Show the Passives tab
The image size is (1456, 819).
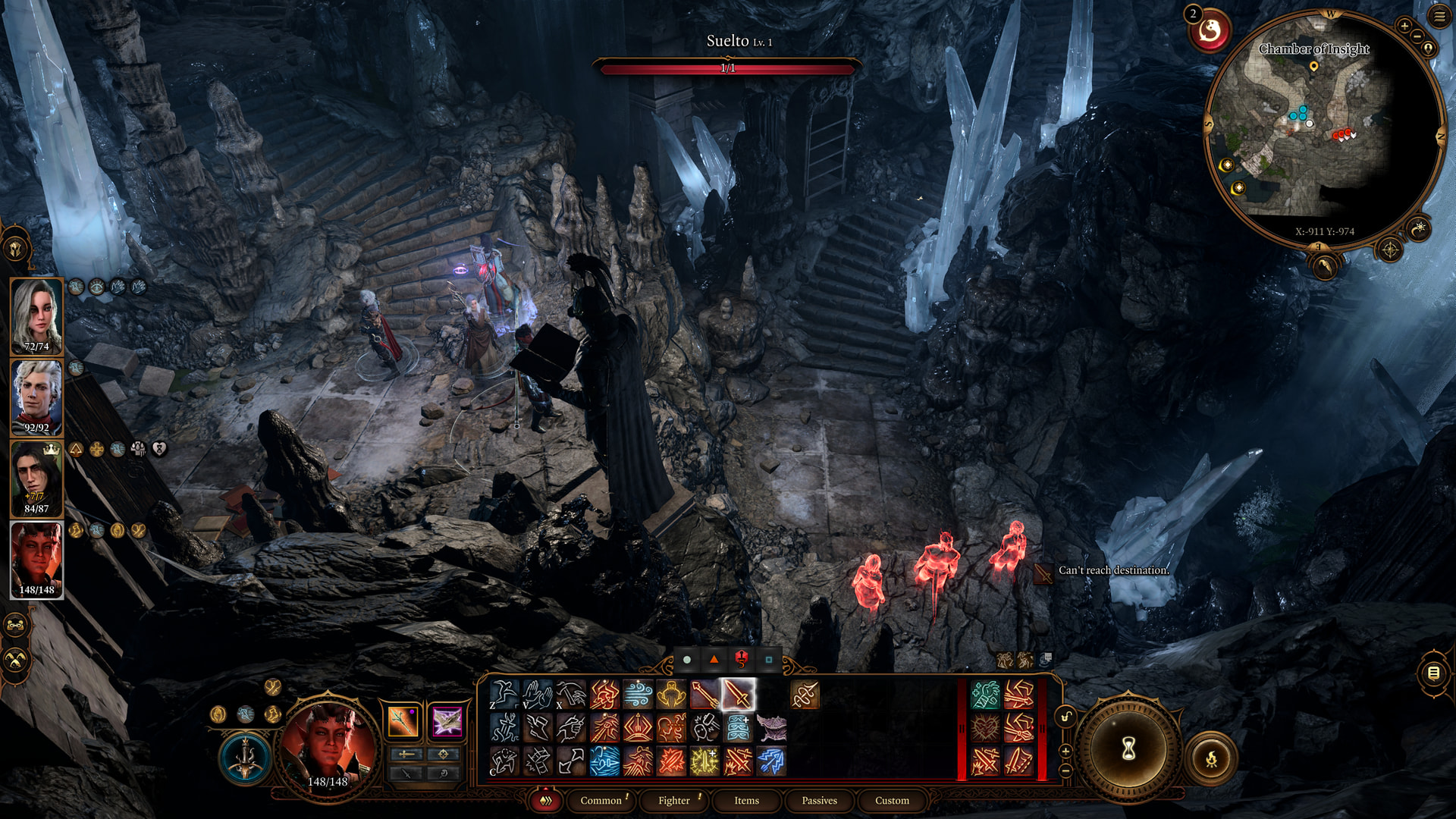[819, 800]
